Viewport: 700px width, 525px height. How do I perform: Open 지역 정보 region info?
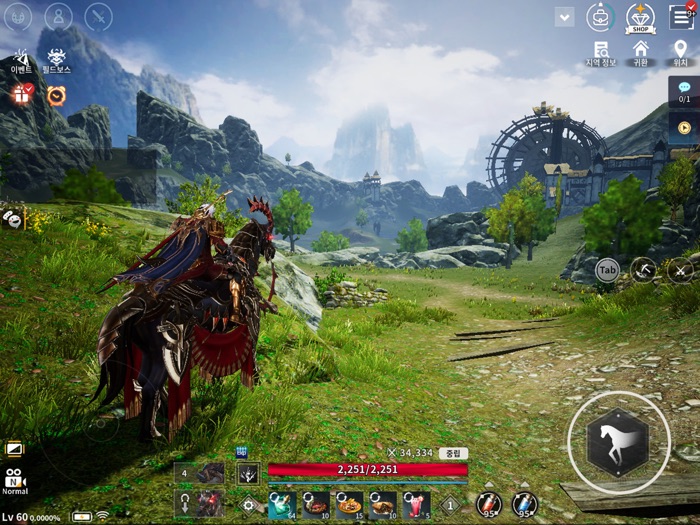coord(600,52)
